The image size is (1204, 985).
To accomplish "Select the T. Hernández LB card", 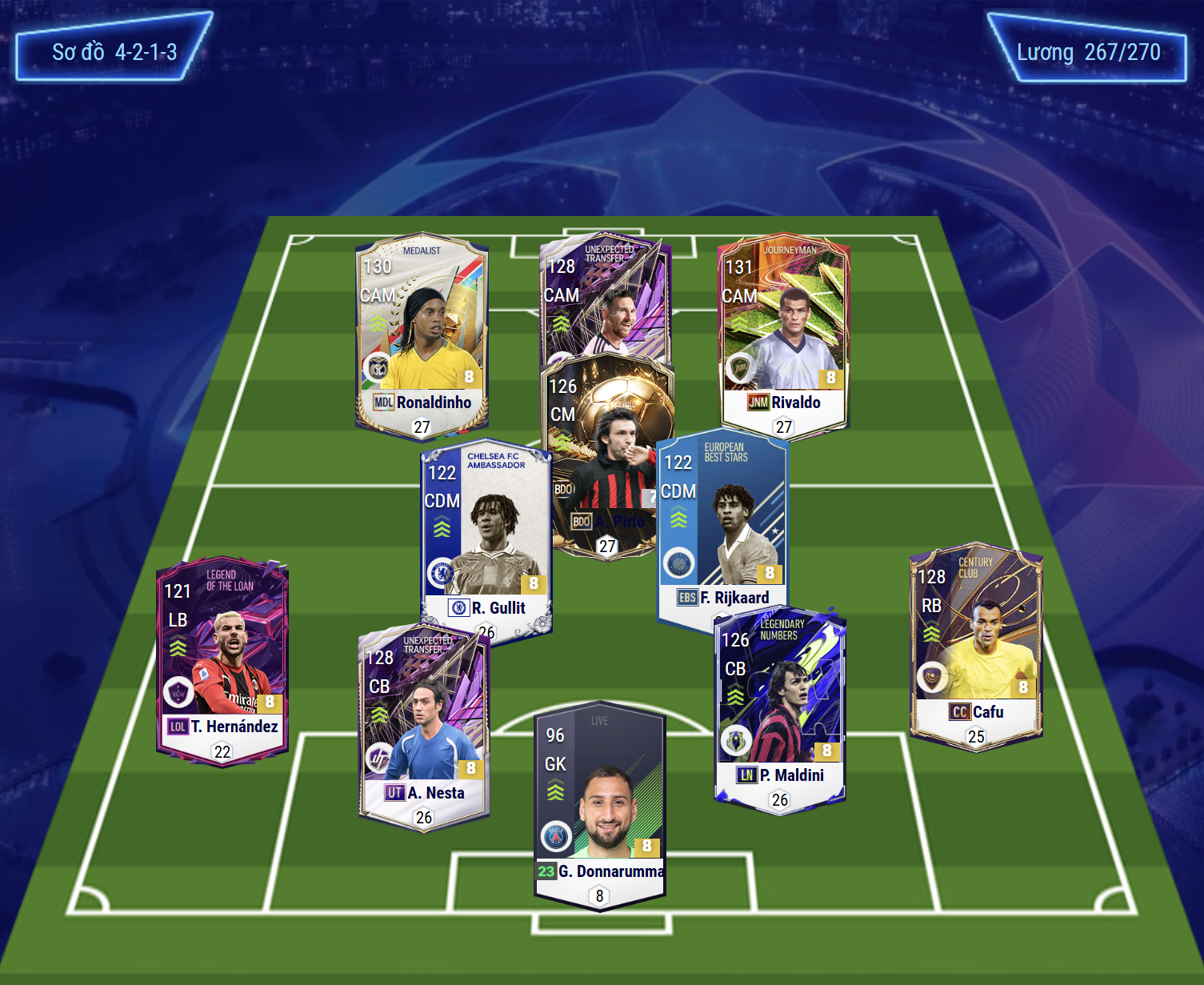I will coord(222,660).
